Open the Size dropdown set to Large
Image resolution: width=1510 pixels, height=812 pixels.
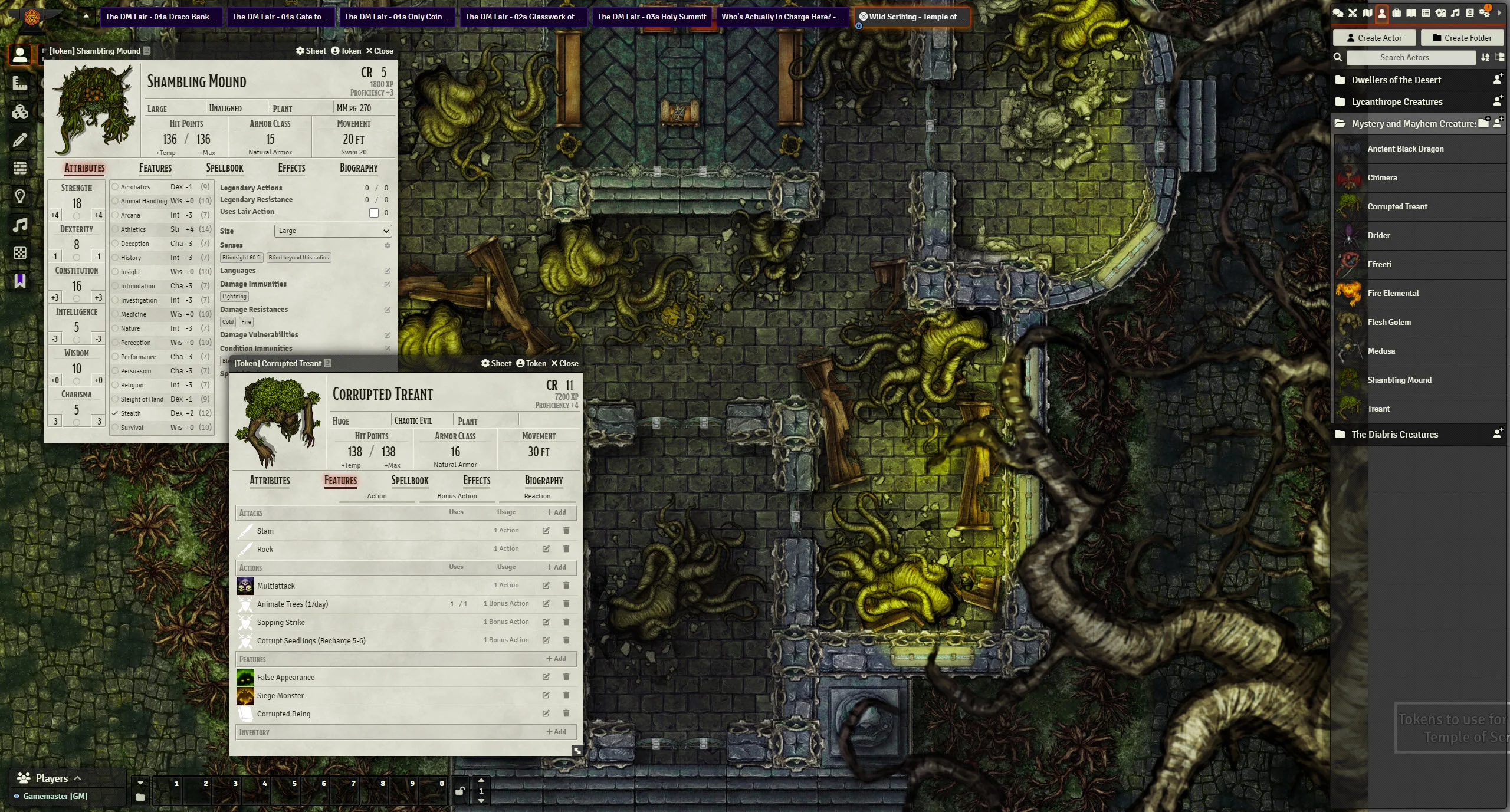tap(333, 231)
